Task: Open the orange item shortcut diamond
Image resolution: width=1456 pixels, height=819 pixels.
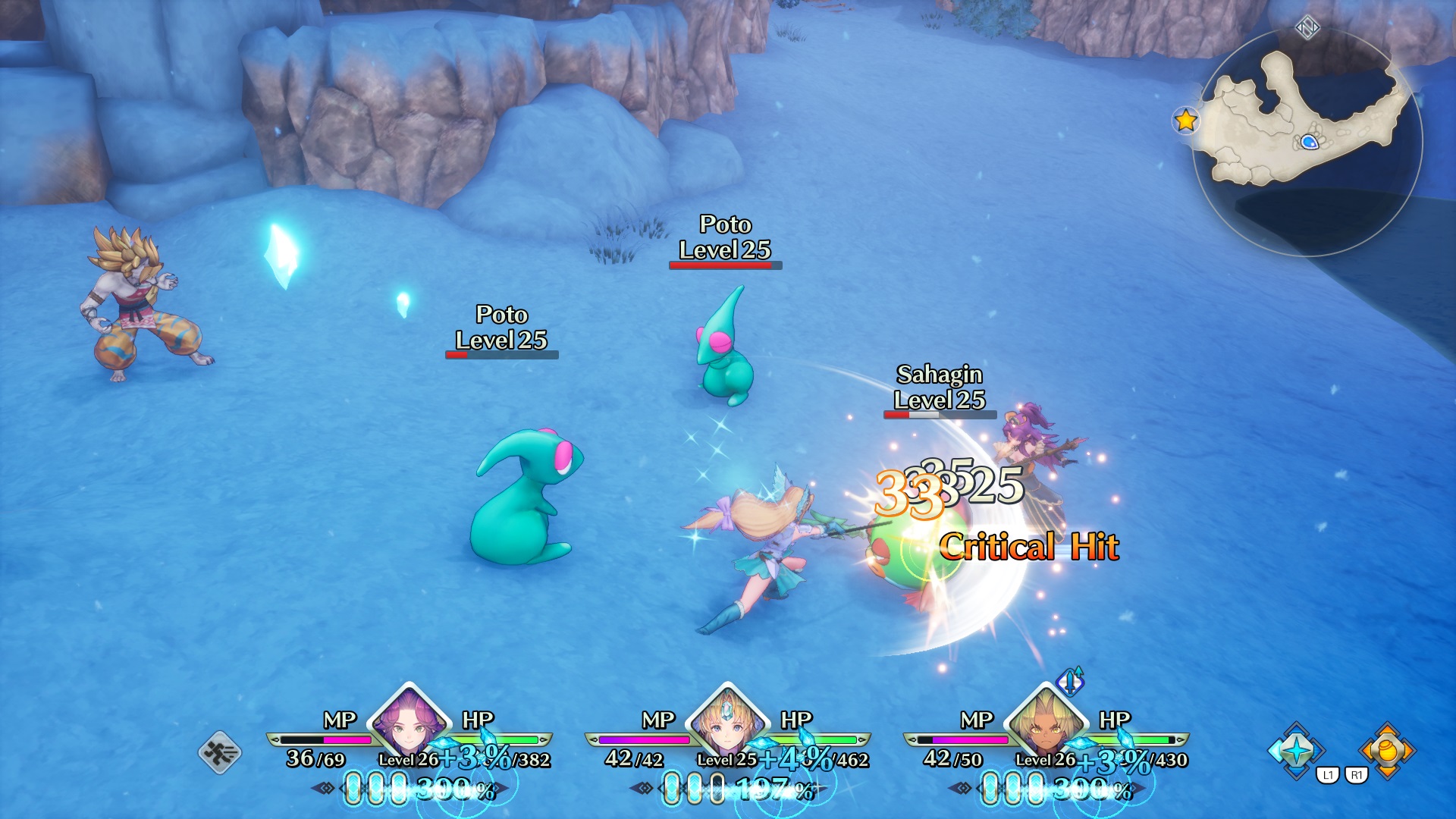Action: click(x=1387, y=750)
